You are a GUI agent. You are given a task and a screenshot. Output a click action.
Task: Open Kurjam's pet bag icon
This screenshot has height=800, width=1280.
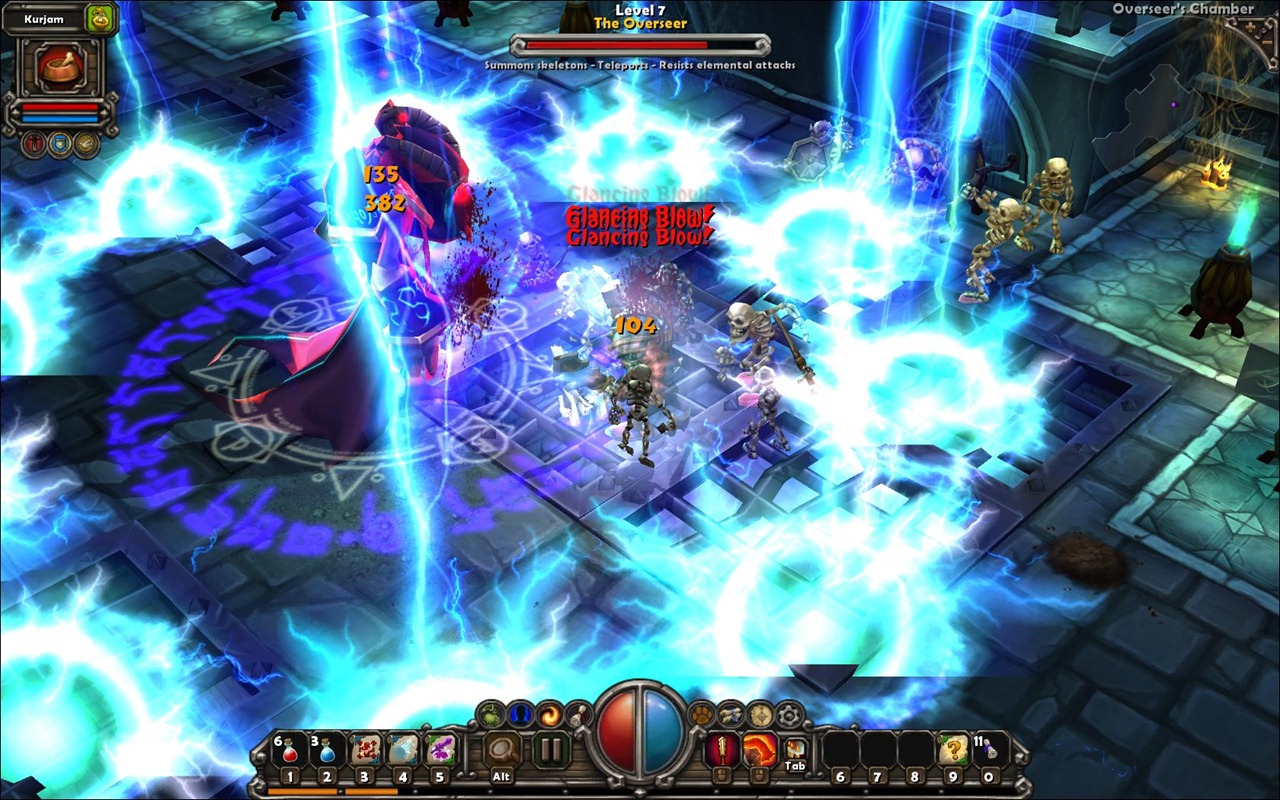pos(100,18)
